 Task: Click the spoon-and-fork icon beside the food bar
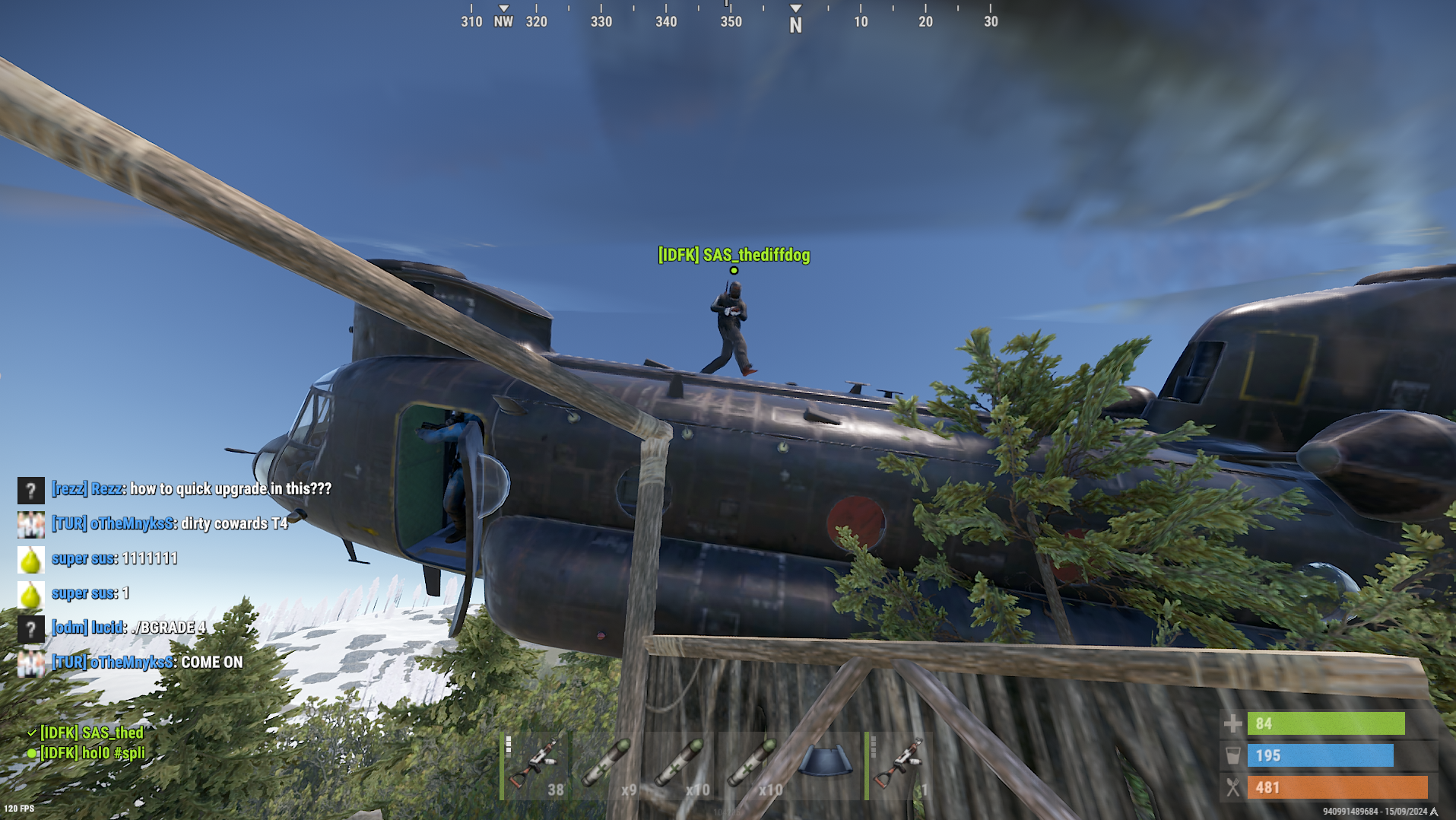click(1232, 787)
